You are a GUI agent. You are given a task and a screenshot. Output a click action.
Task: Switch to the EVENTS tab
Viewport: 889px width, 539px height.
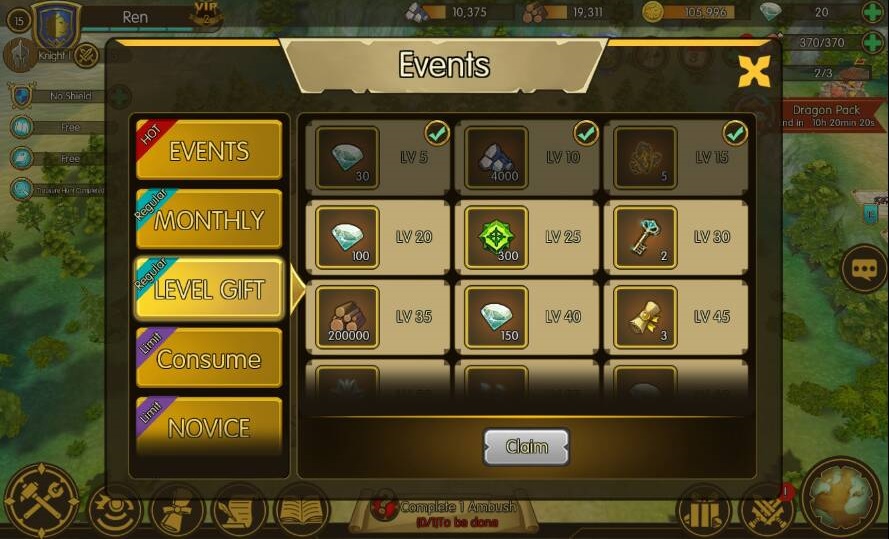[208, 151]
